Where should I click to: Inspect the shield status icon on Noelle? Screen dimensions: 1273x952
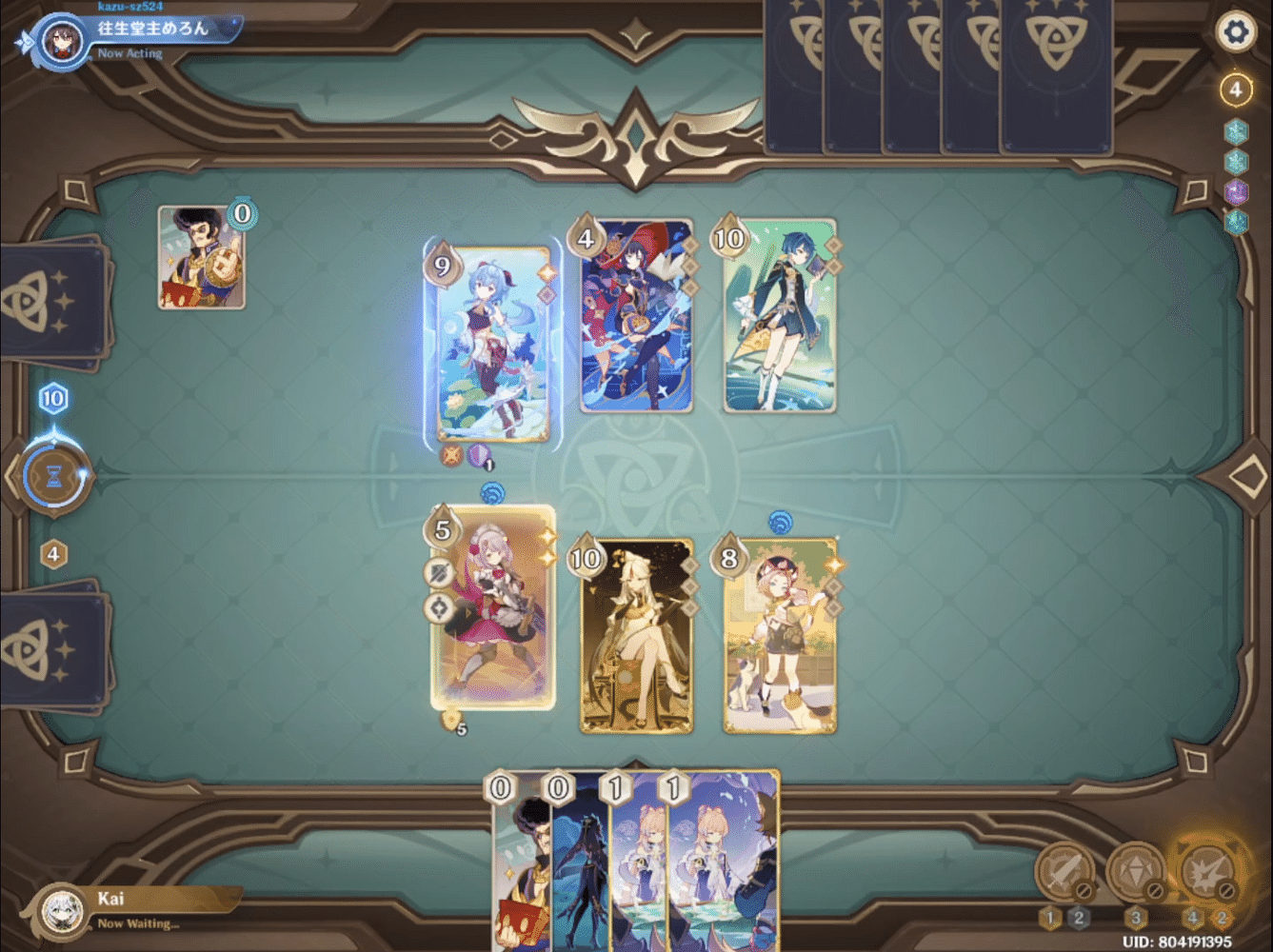tap(440, 574)
